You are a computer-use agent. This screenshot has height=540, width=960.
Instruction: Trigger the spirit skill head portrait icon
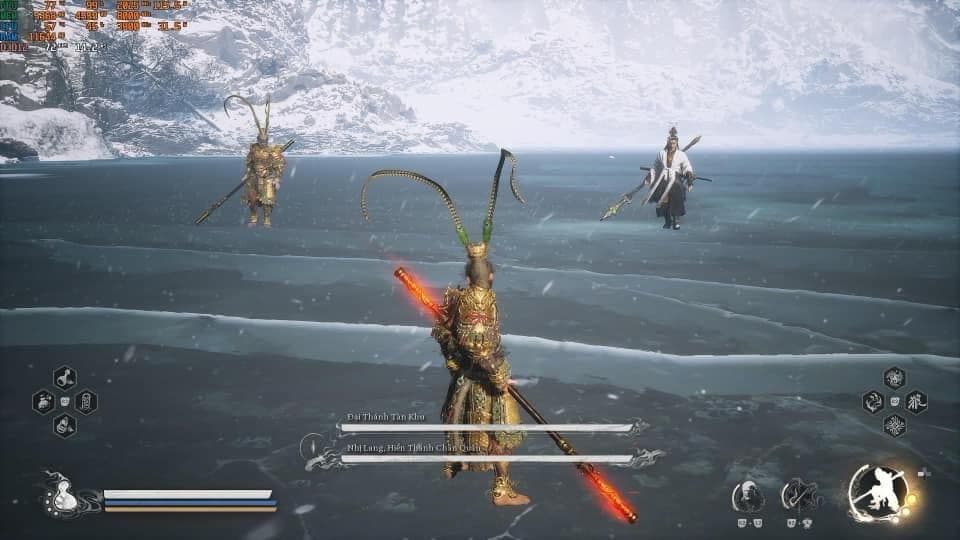[x=748, y=496]
